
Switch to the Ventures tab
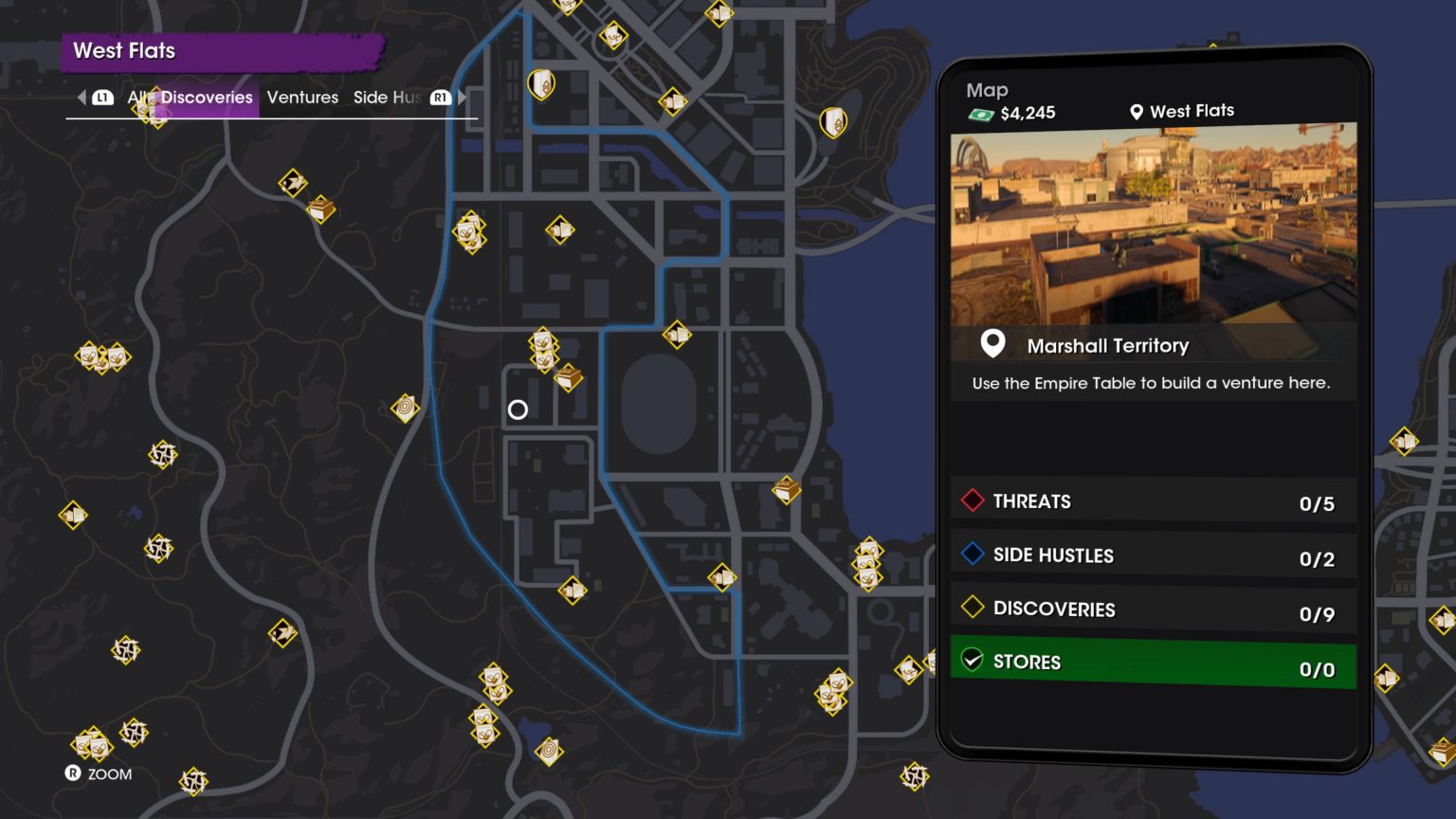tap(301, 97)
